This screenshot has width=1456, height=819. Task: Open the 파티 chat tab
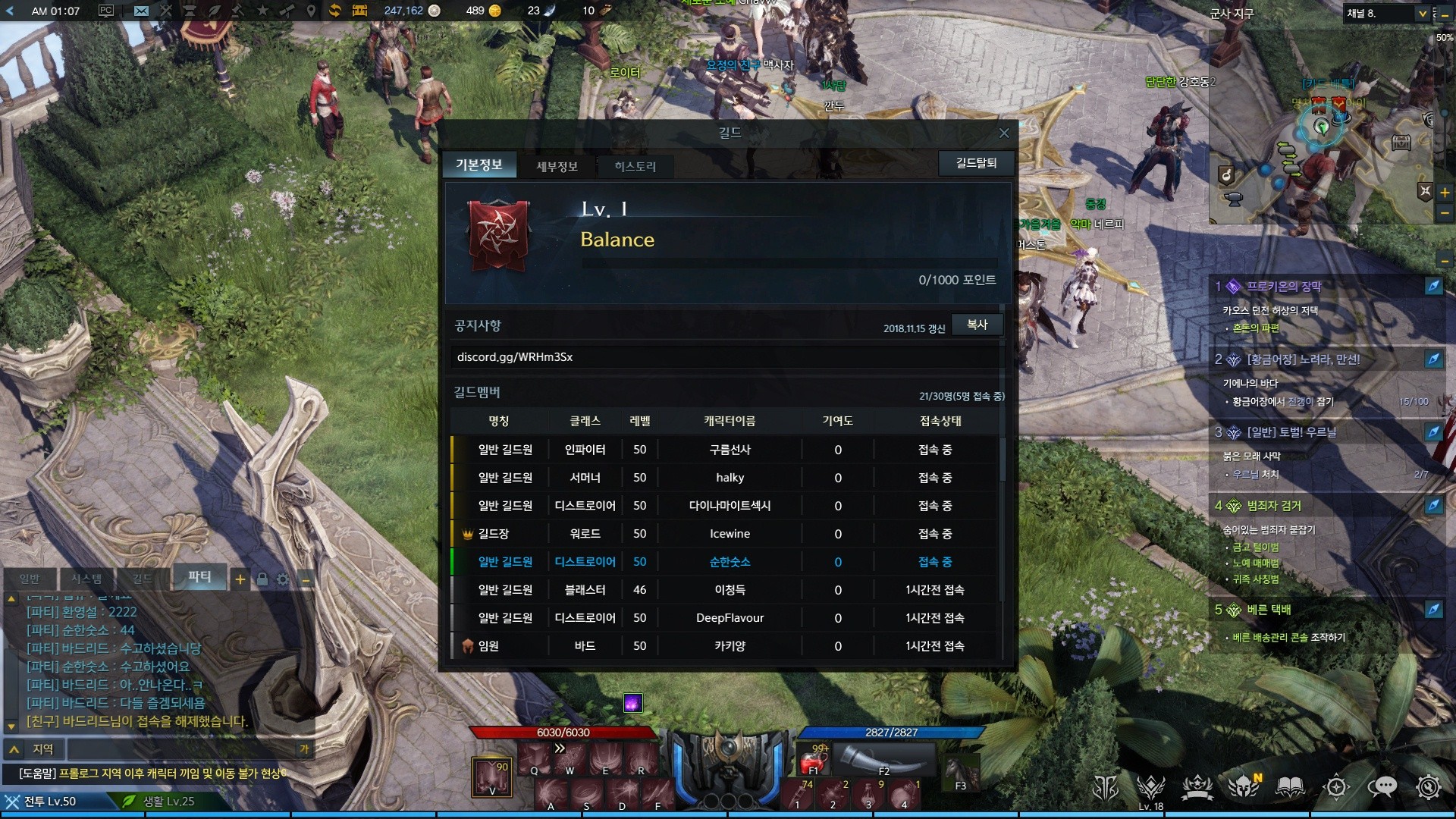[199, 576]
